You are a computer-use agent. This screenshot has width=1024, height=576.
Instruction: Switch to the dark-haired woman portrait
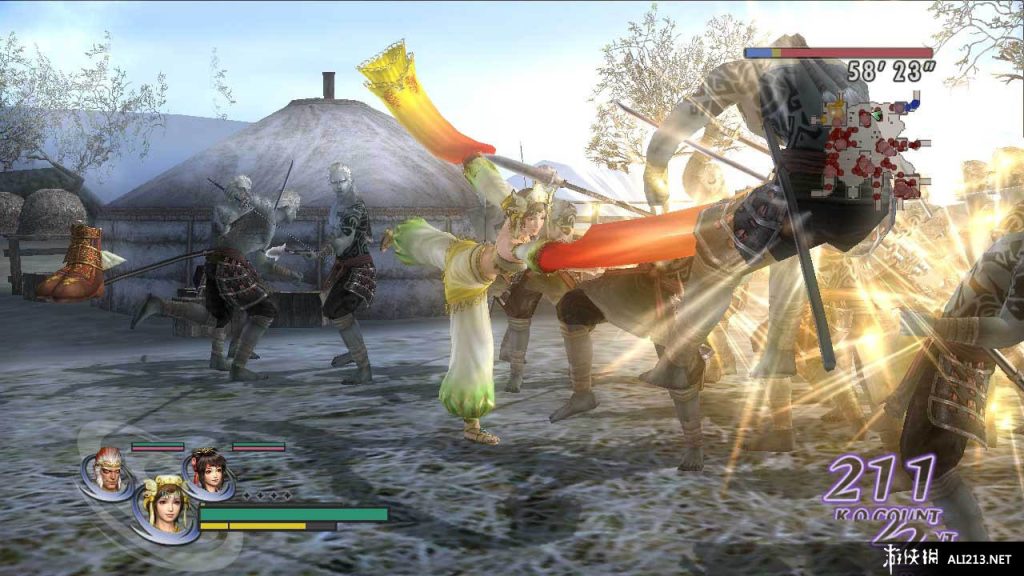coord(208,470)
